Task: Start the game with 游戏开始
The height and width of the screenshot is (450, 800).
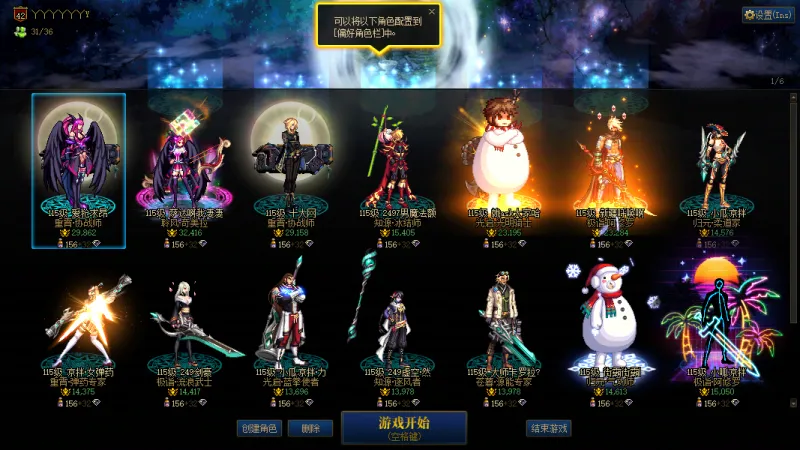Action: (x=404, y=427)
